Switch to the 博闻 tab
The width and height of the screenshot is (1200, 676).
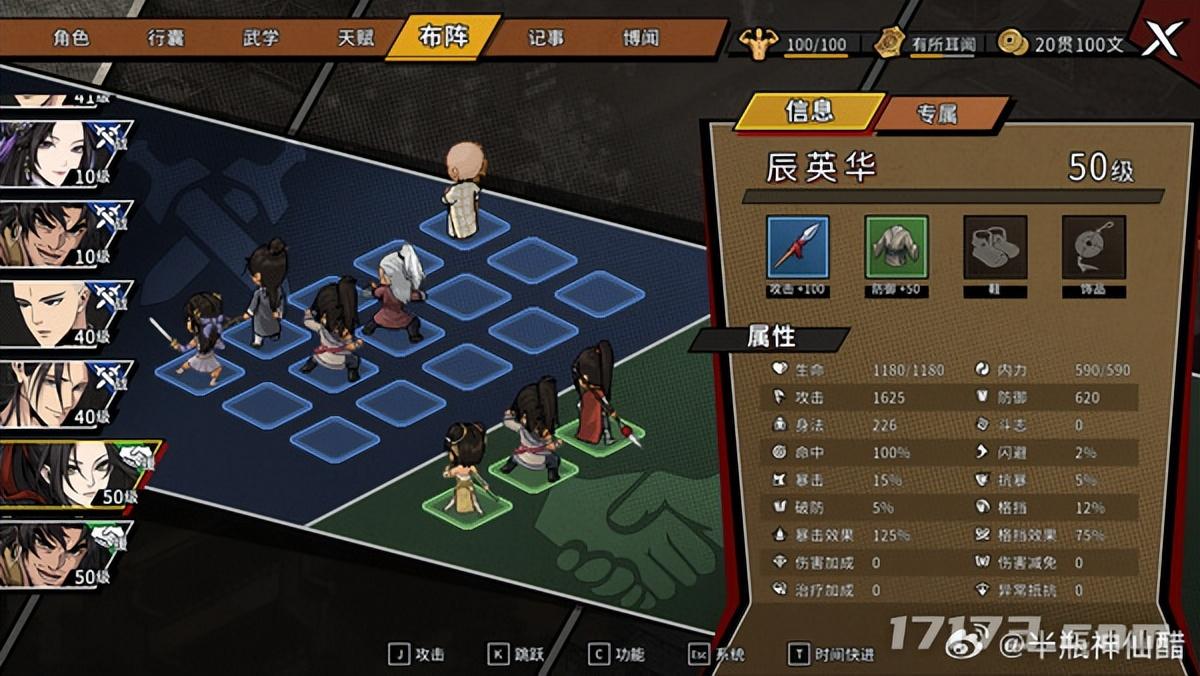640,38
